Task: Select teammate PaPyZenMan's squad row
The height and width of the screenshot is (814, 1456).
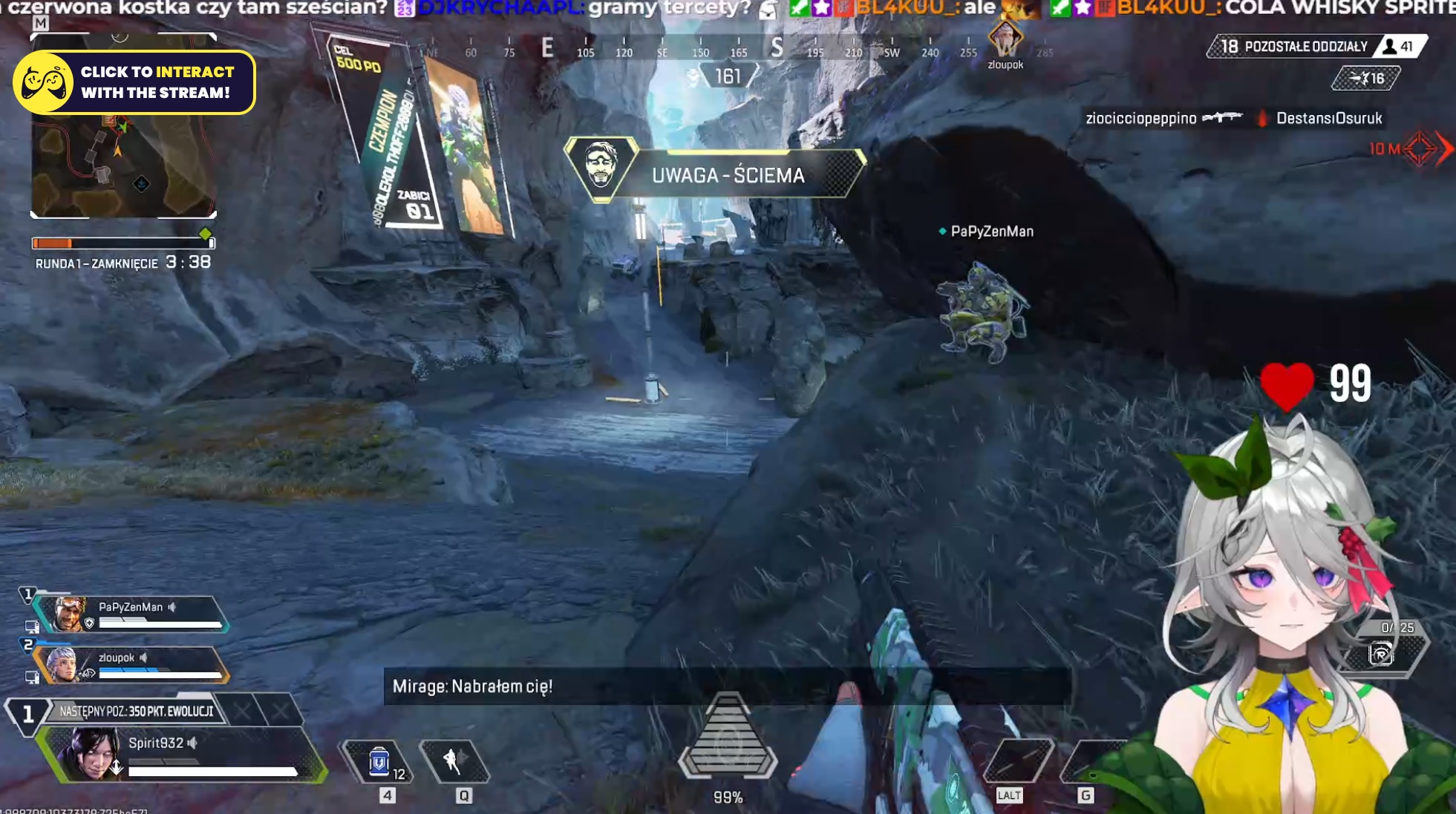Action: coord(131,614)
